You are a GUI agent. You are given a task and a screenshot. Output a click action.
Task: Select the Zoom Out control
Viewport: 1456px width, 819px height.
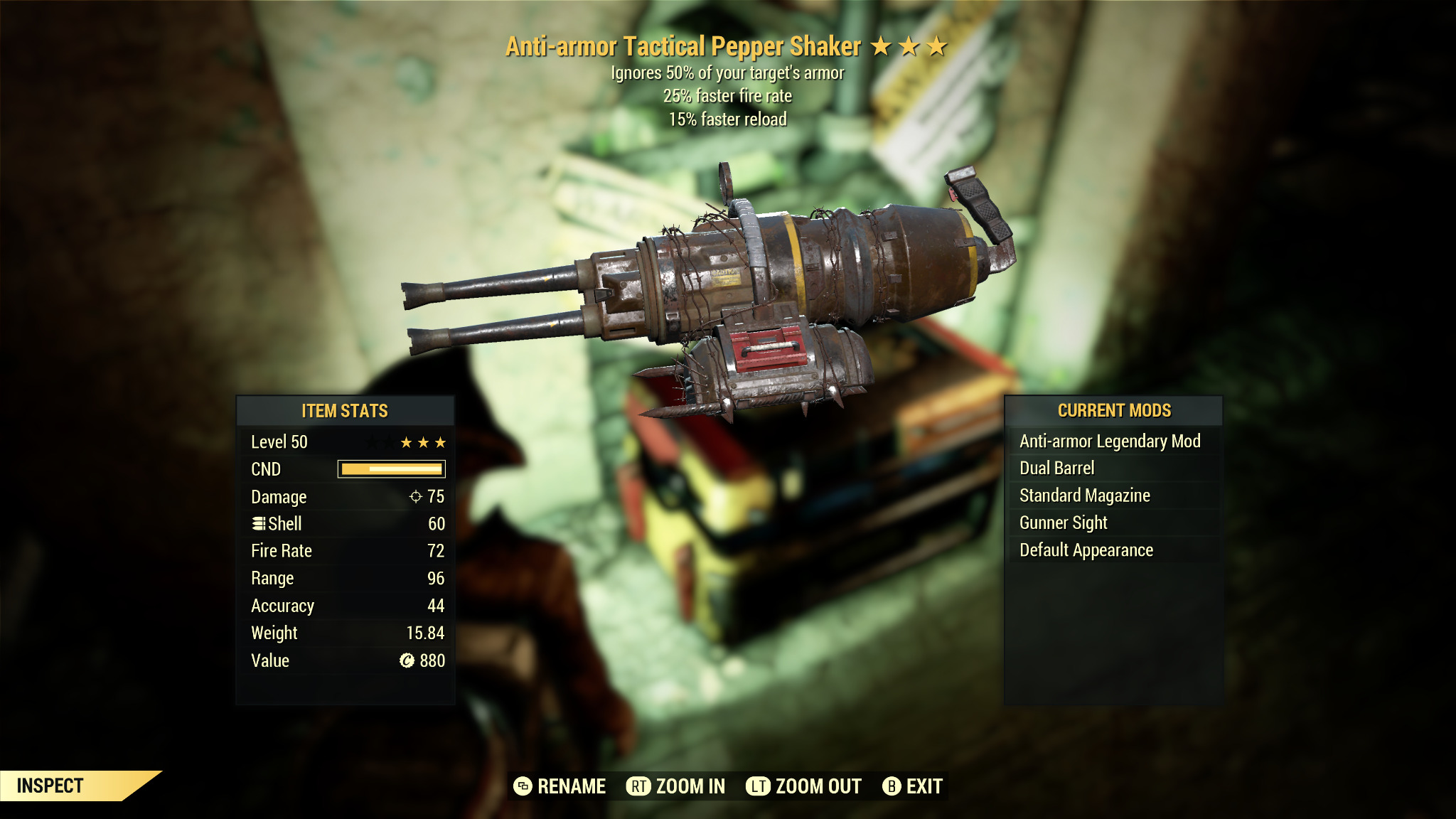(803, 786)
